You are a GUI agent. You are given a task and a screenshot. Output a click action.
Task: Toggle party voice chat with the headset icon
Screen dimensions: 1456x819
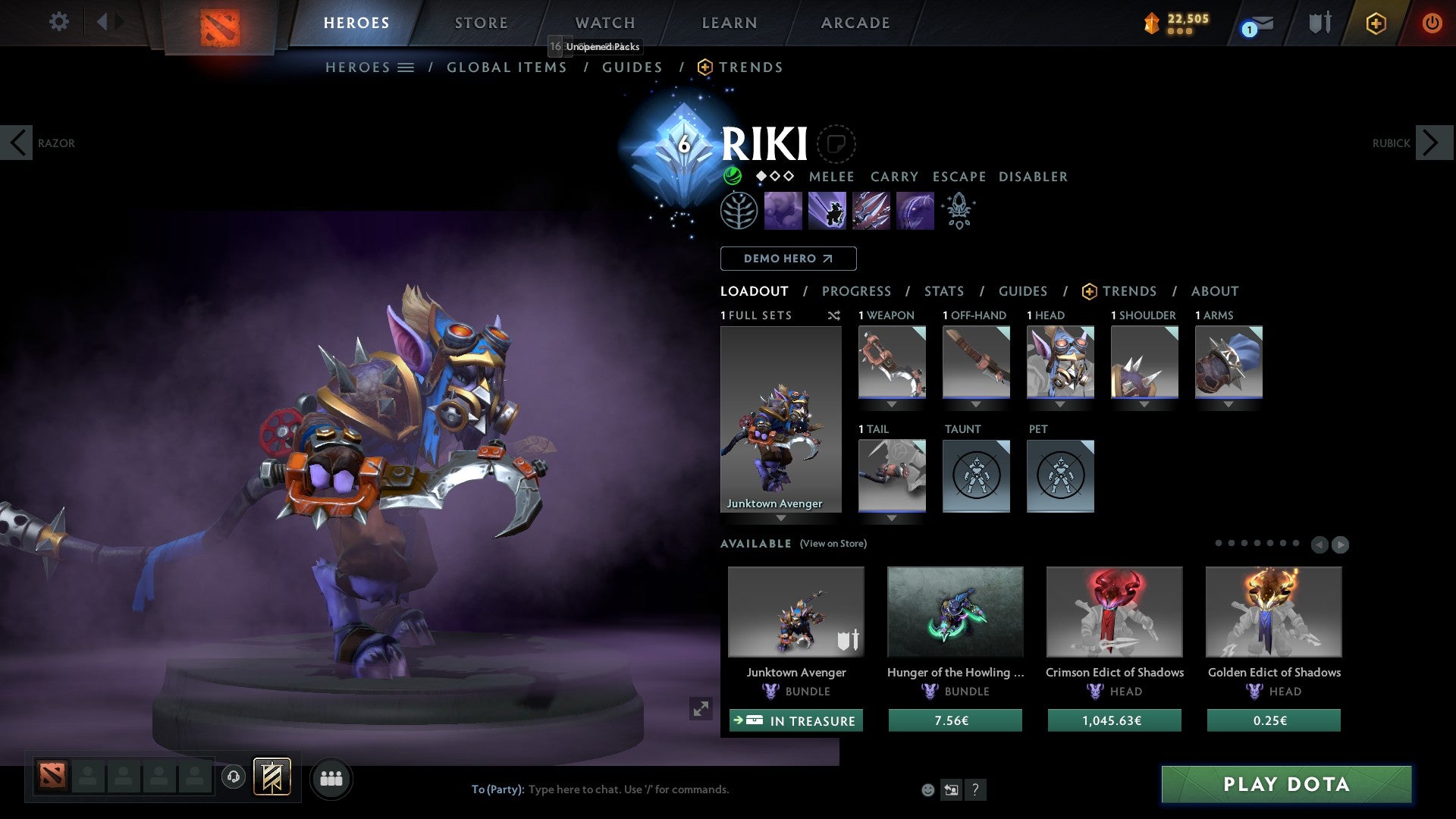click(234, 778)
